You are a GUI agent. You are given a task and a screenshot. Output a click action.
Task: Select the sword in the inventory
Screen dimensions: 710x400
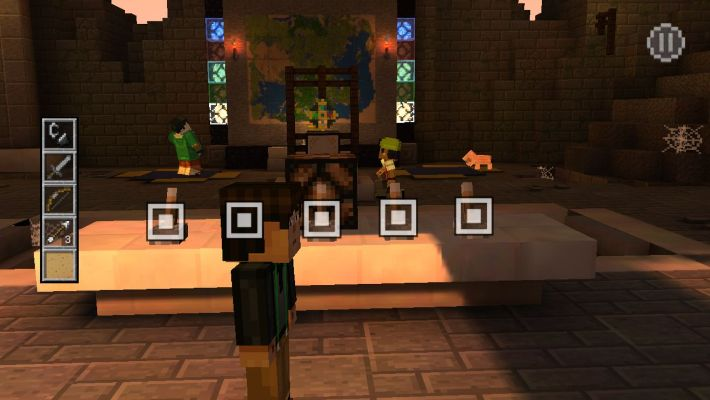pyautogui.click(x=59, y=167)
